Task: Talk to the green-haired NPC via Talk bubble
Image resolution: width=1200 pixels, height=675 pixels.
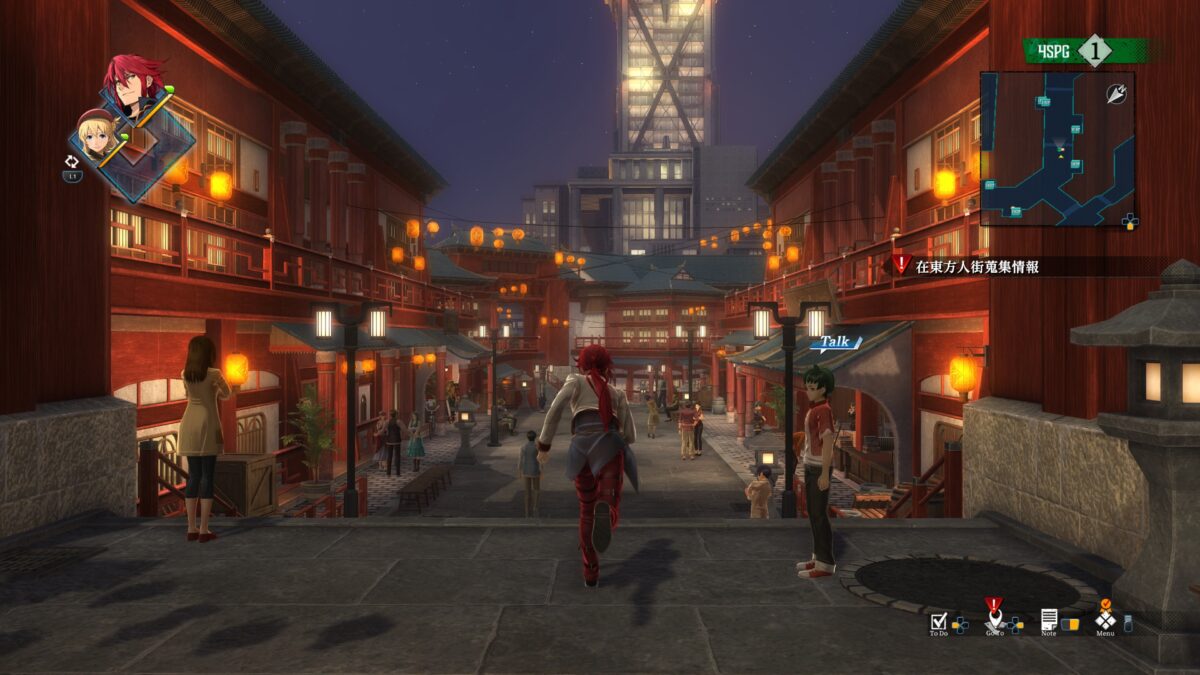Action: pos(835,342)
